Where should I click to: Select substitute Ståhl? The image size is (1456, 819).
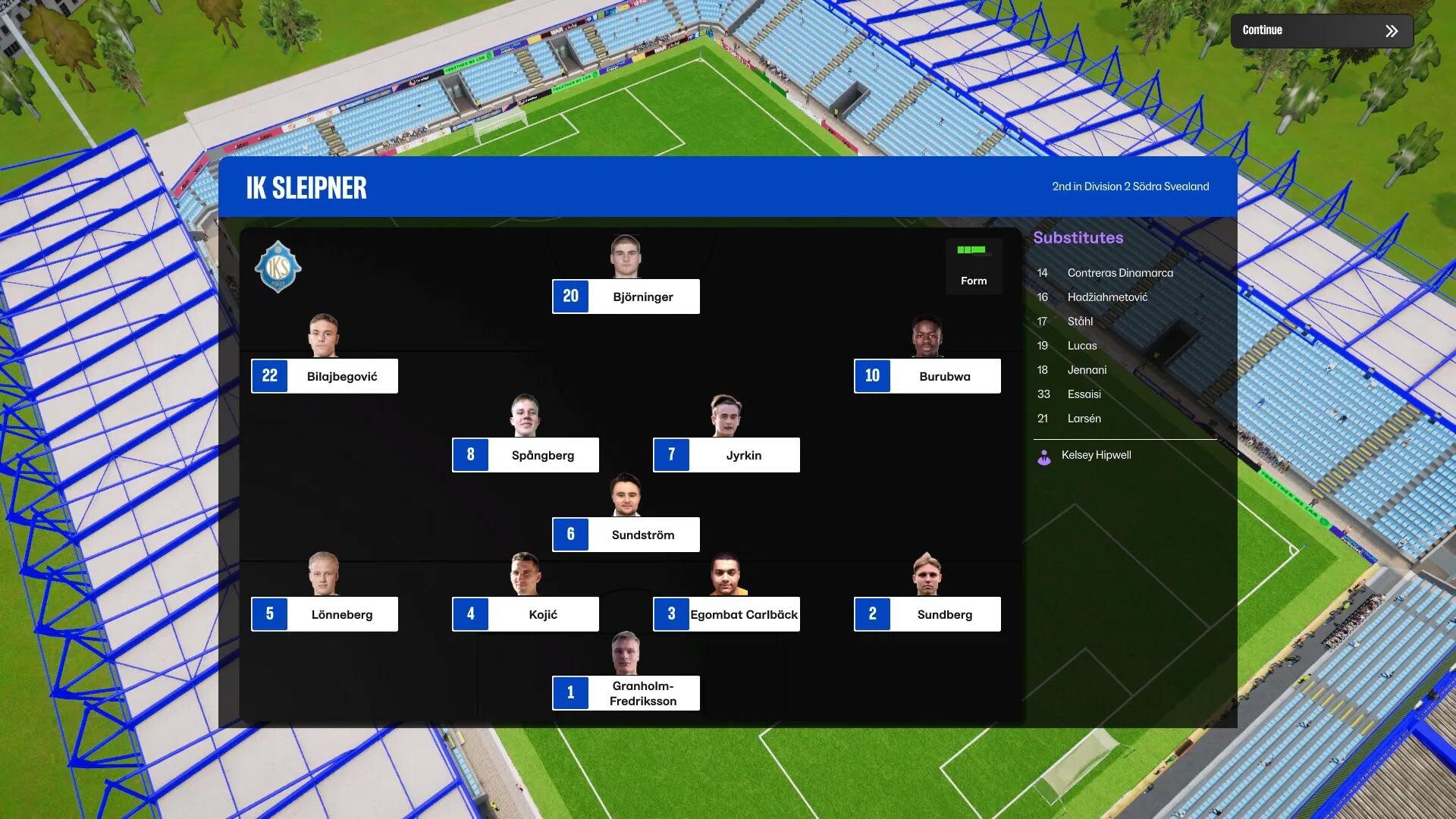coord(1080,322)
